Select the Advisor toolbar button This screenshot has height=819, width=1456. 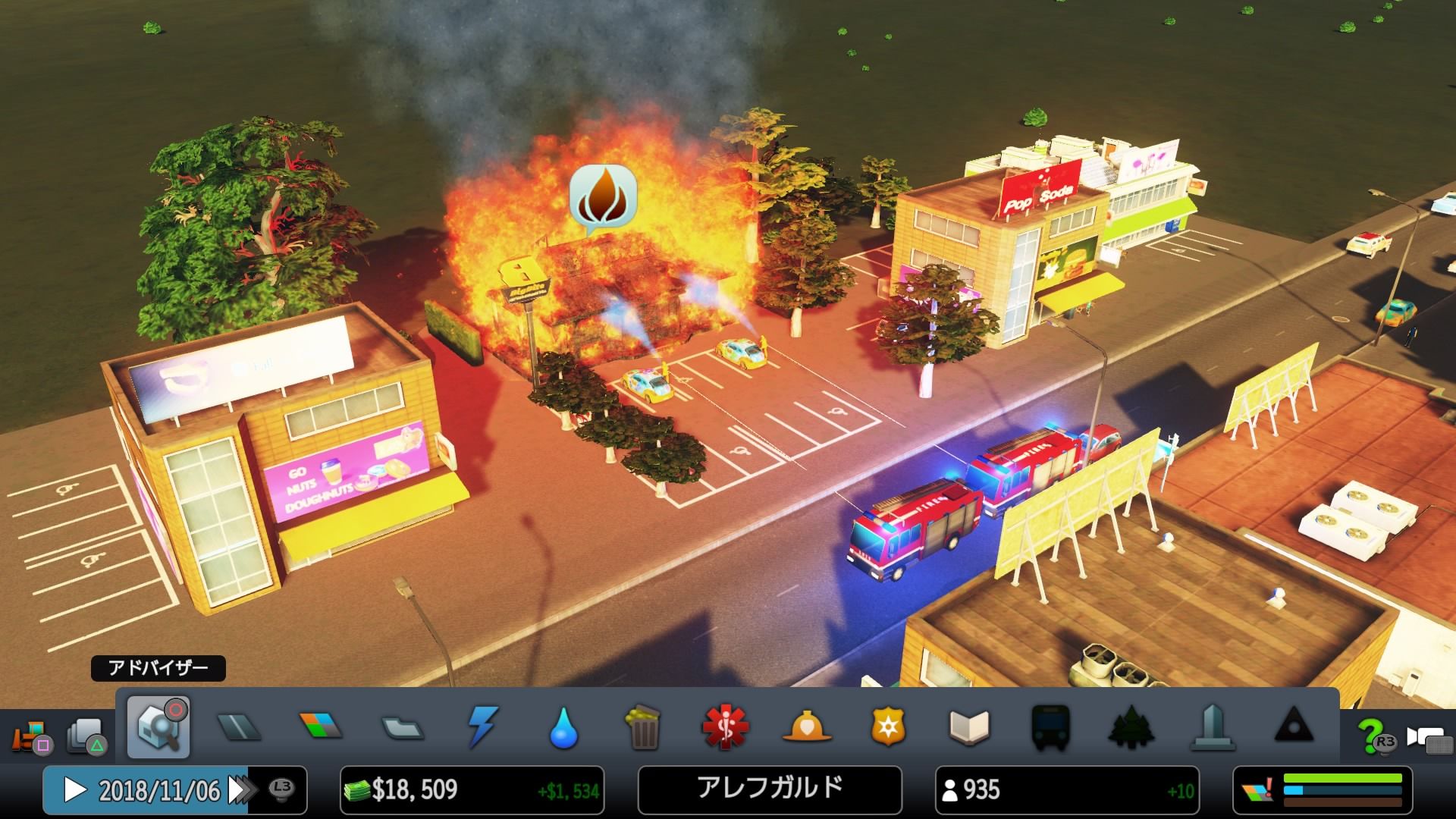pyautogui.click(x=158, y=726)
